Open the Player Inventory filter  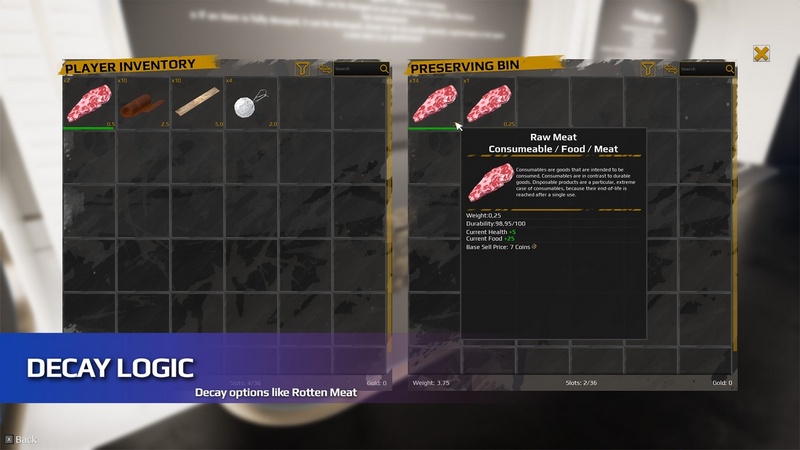(302, 69)
